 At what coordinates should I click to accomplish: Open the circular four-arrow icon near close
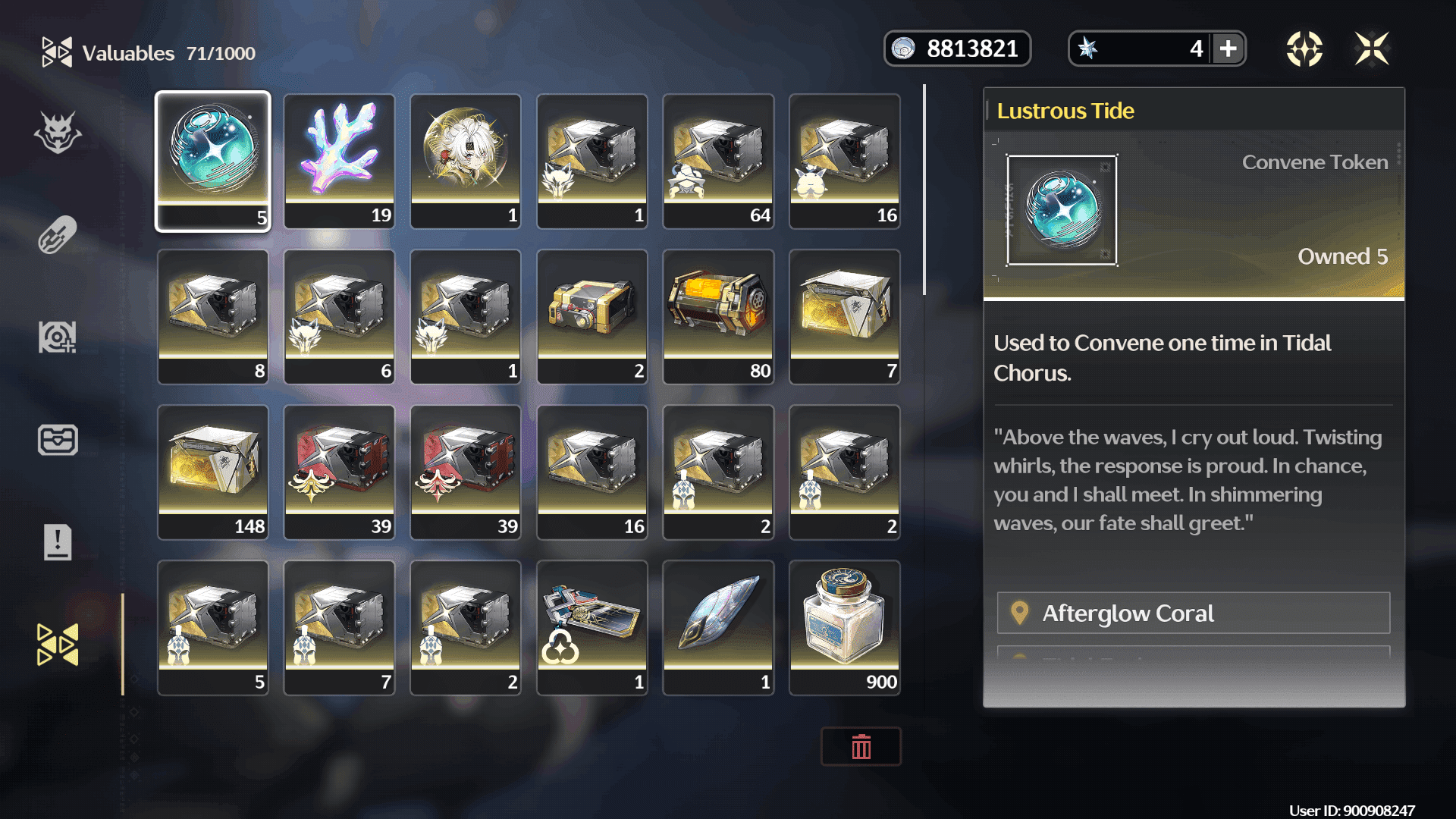1304,49
